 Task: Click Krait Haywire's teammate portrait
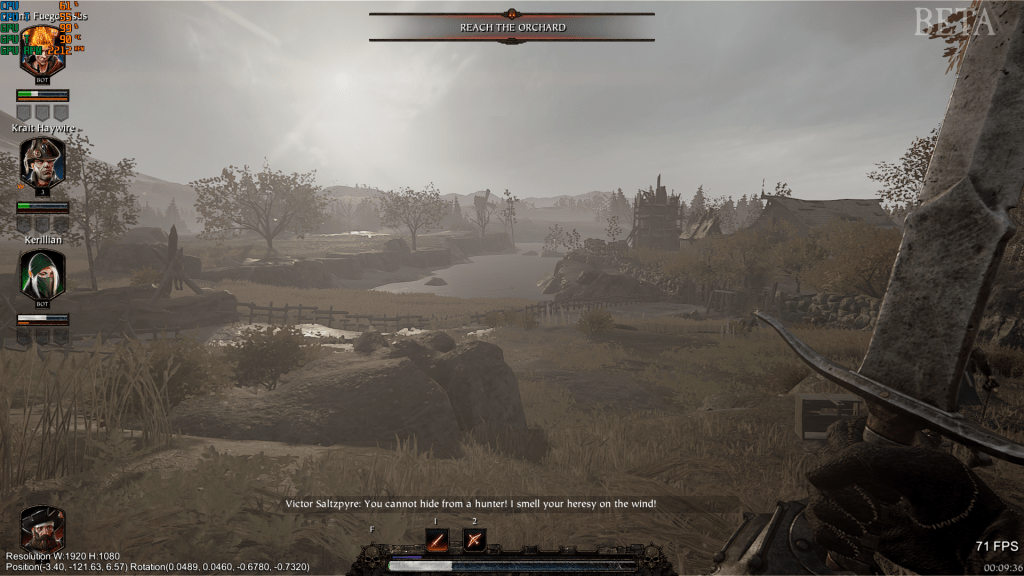pyautogui.click(x=43, y=163)
